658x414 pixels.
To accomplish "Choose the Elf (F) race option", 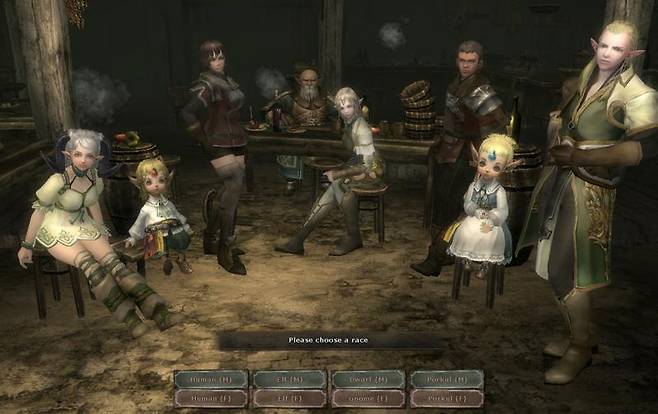I will coord(289,397).
